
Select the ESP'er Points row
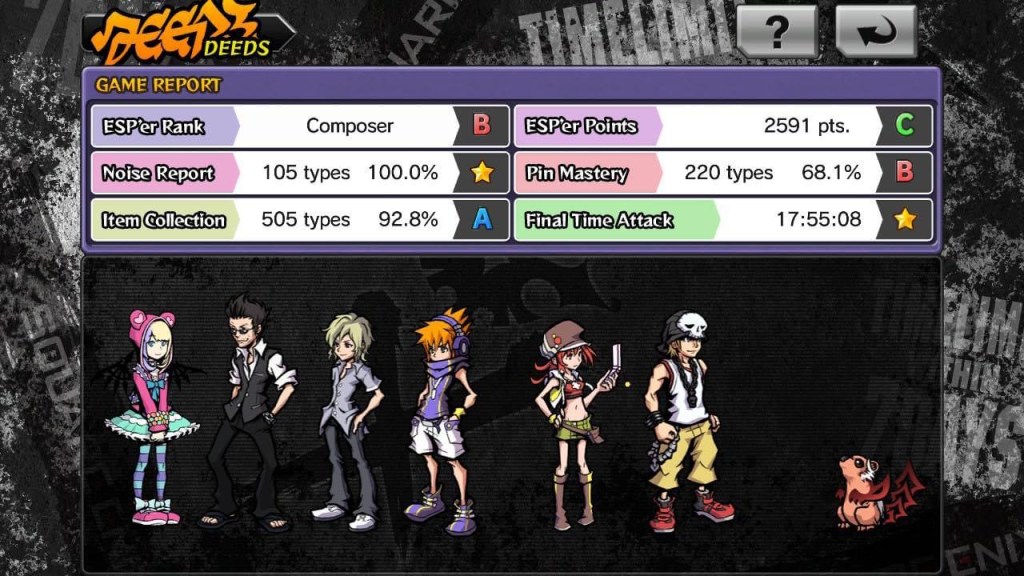click(x=723, y=126)
